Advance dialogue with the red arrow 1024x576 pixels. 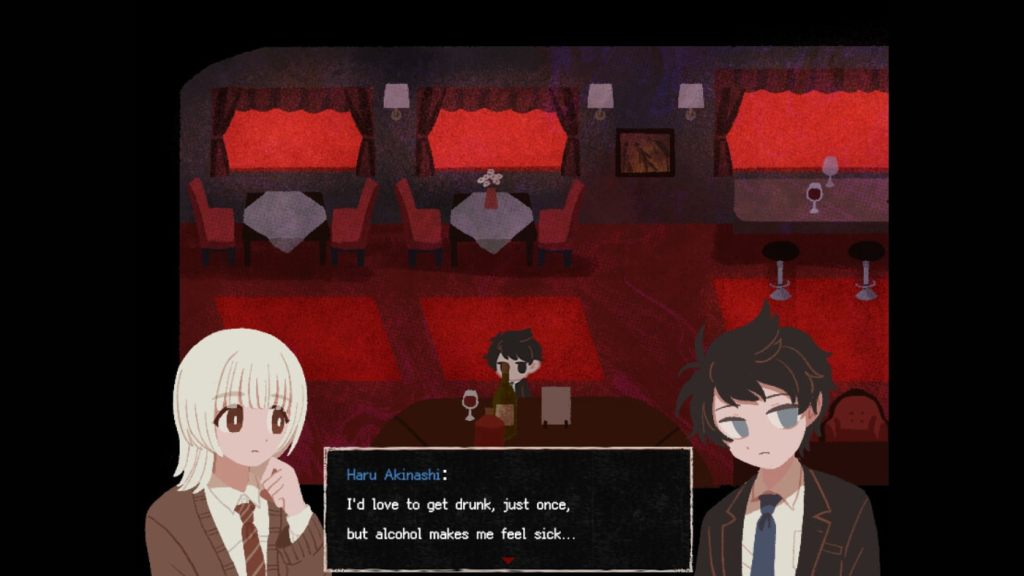pyautogui.click(x=508, y=560)
